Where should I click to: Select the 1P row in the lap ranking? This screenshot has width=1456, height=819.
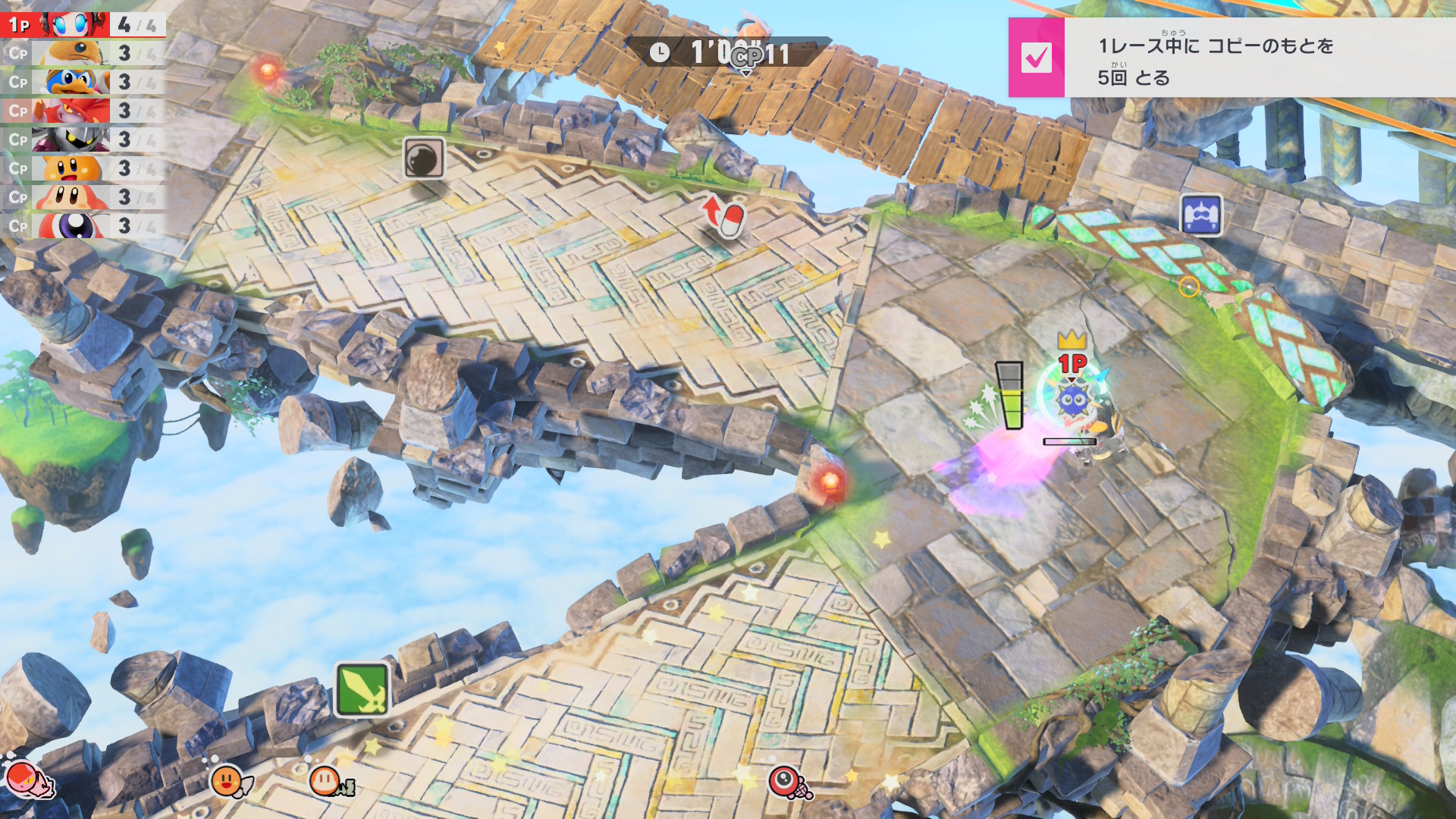click(82, 25)
